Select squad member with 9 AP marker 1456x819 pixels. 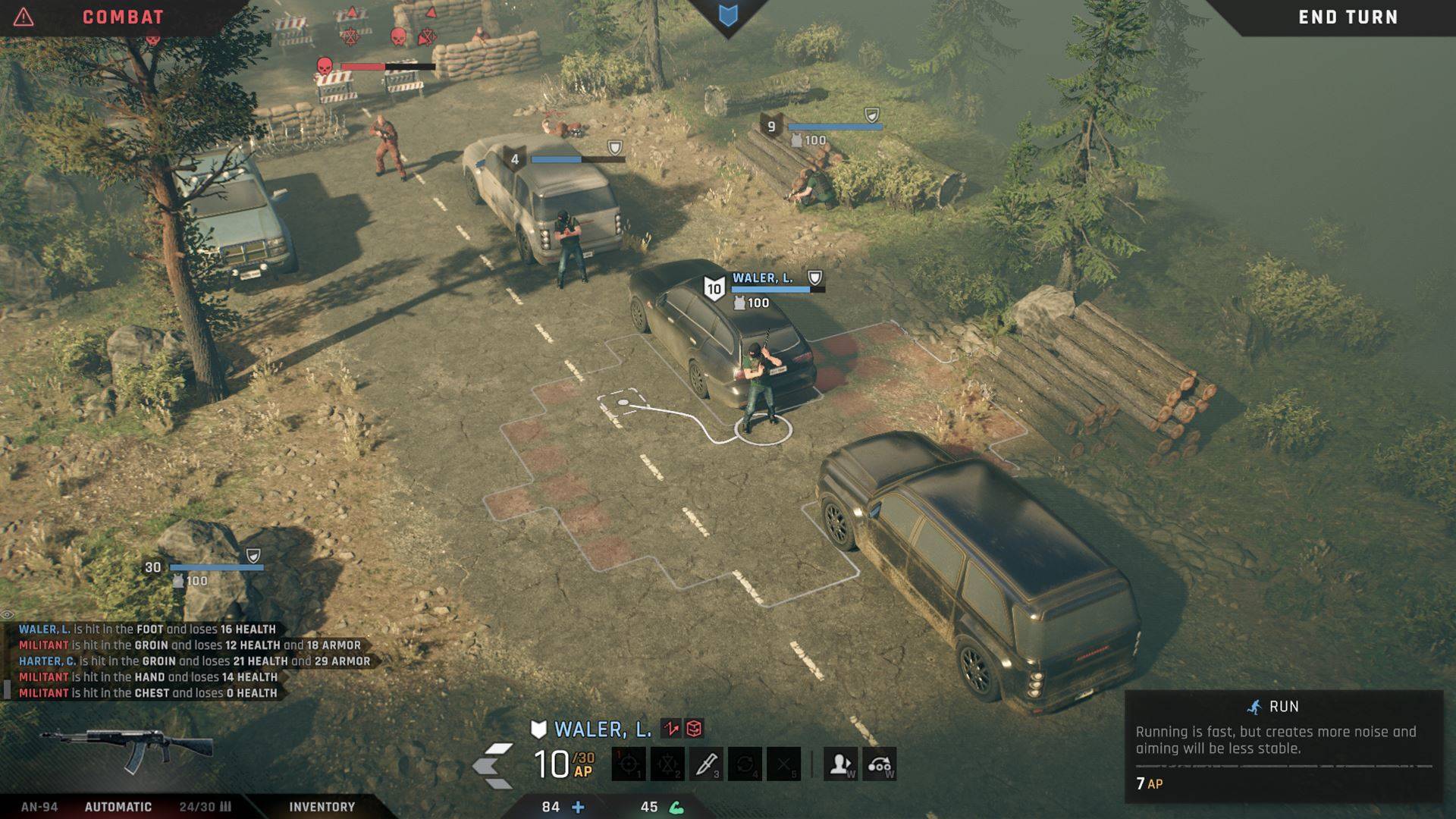(x=771, y=127)
